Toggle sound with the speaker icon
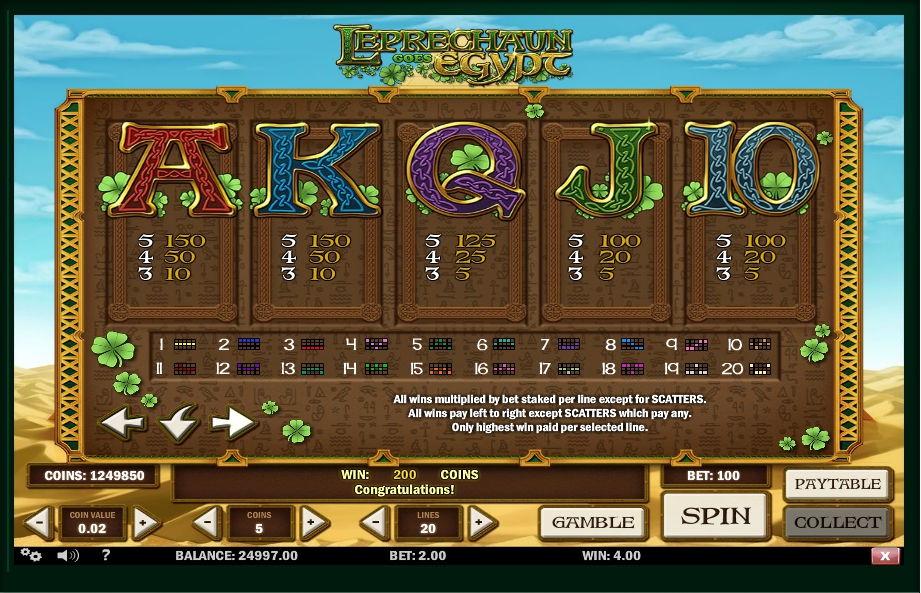The height and width of the screenshot is (593, 921). tap(67, 556)
